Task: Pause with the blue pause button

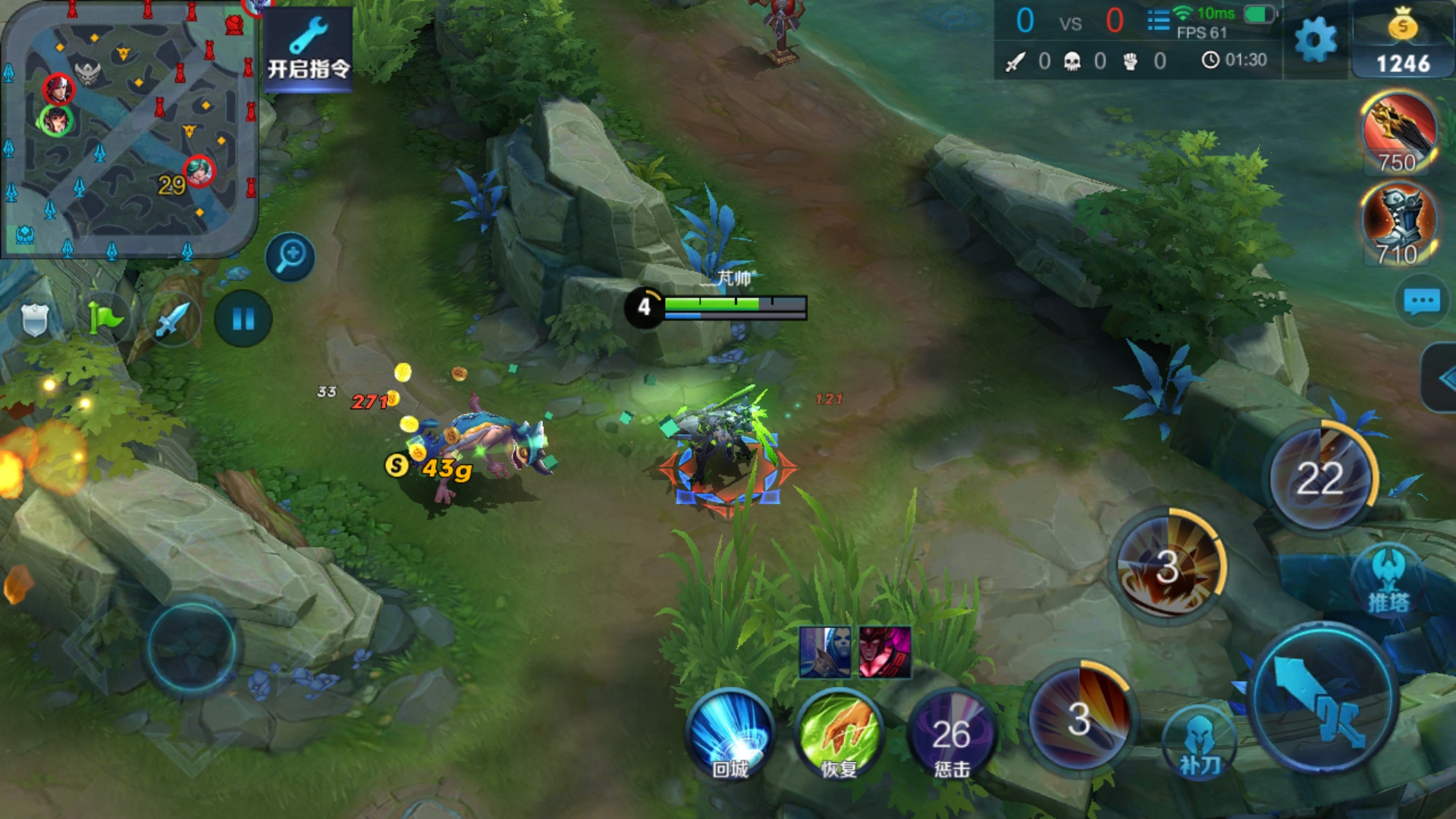Action: [x=243, y=319]
